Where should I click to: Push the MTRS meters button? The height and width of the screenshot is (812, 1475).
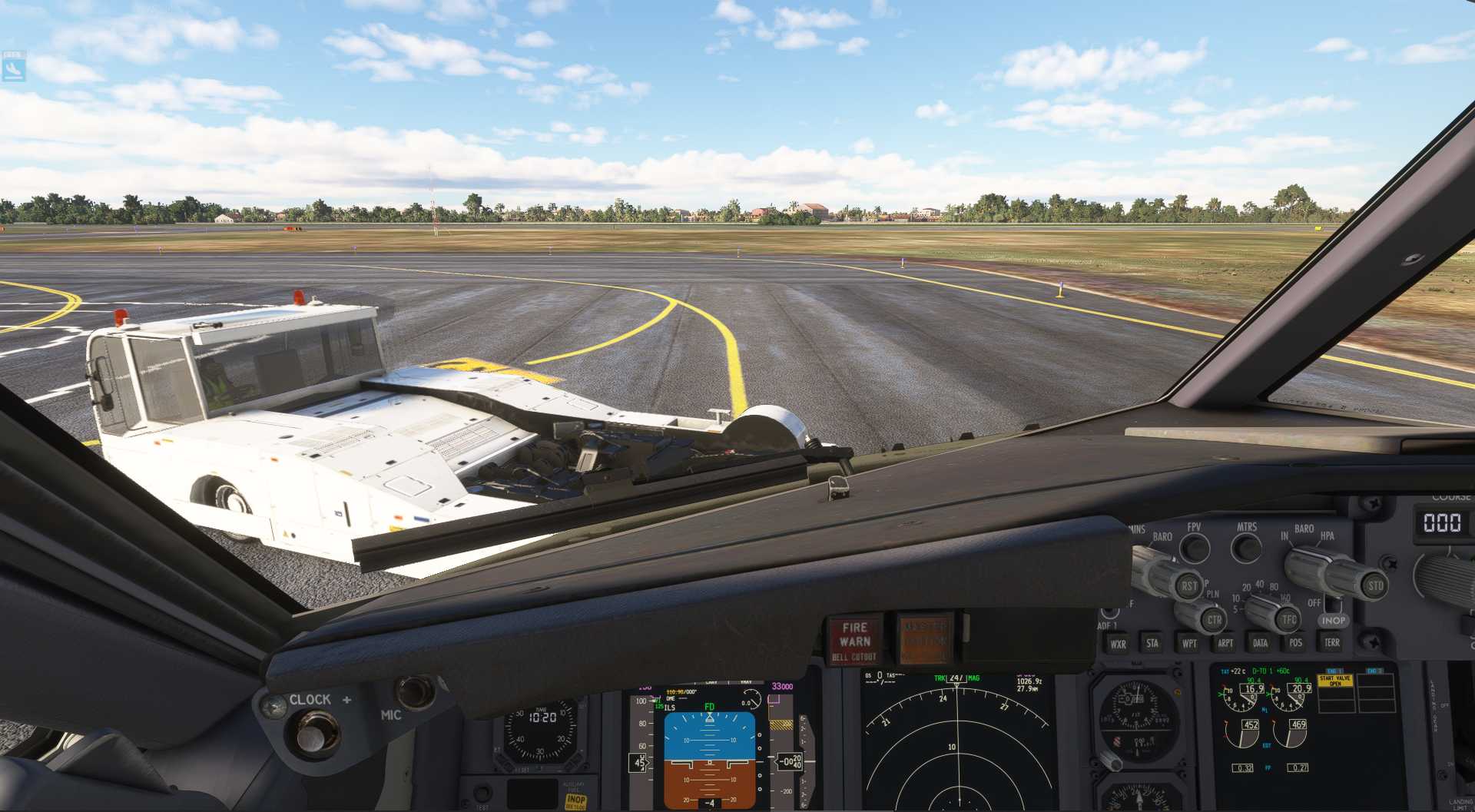coord(1246,547)
